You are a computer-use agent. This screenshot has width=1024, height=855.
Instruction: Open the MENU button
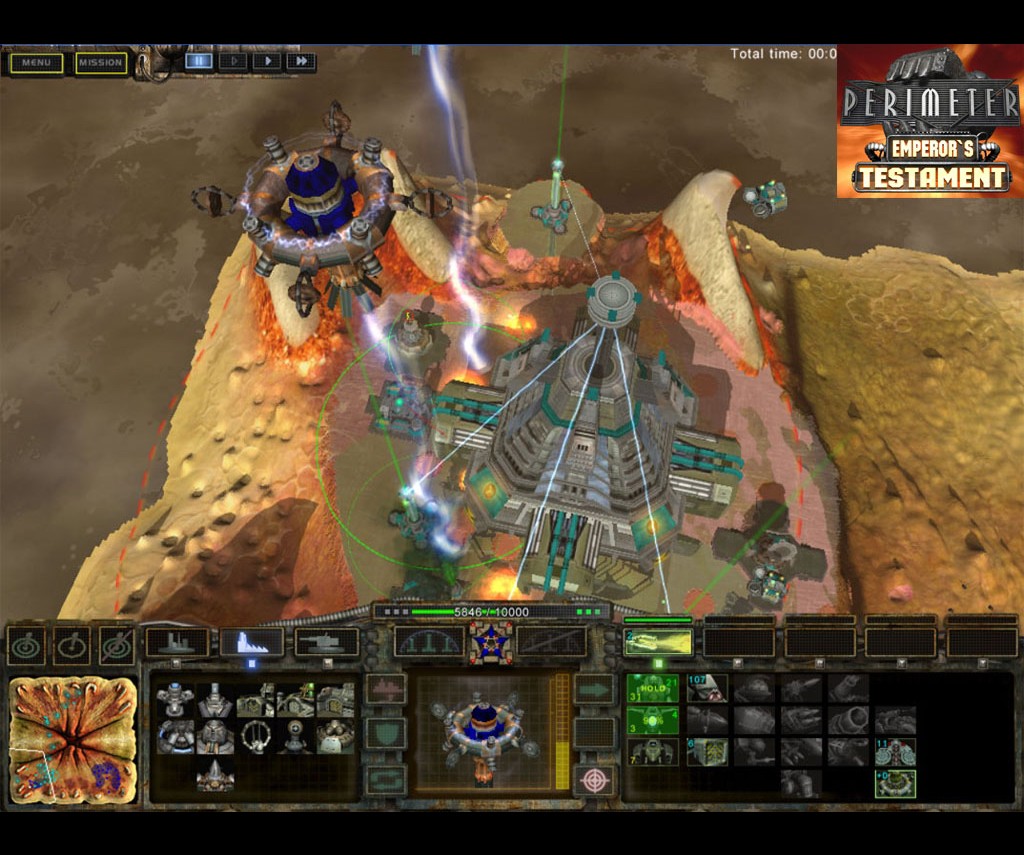[x=36, y=63]
